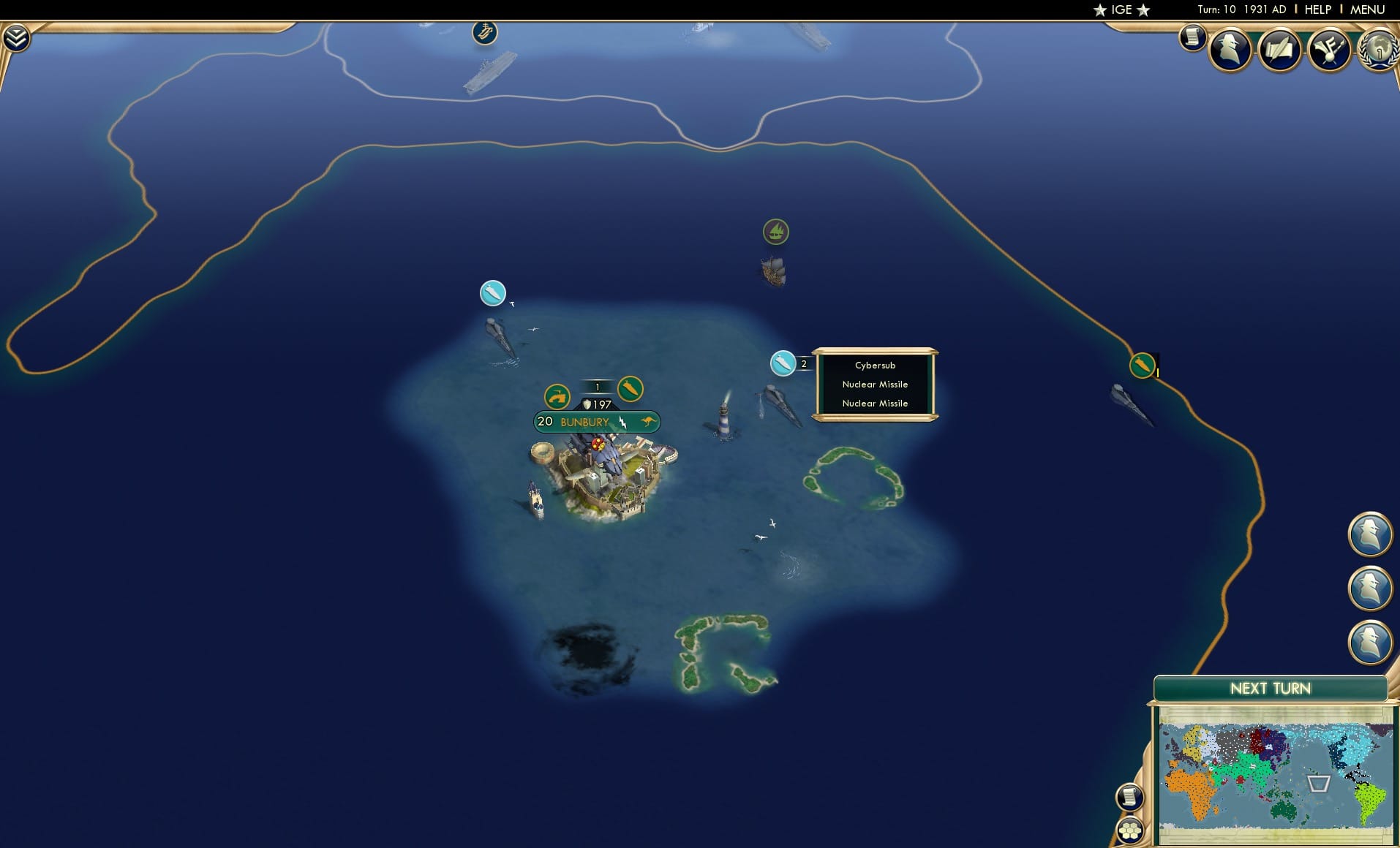
Task: Open the IGE editor via the starred label
Action: [1123, 10]
